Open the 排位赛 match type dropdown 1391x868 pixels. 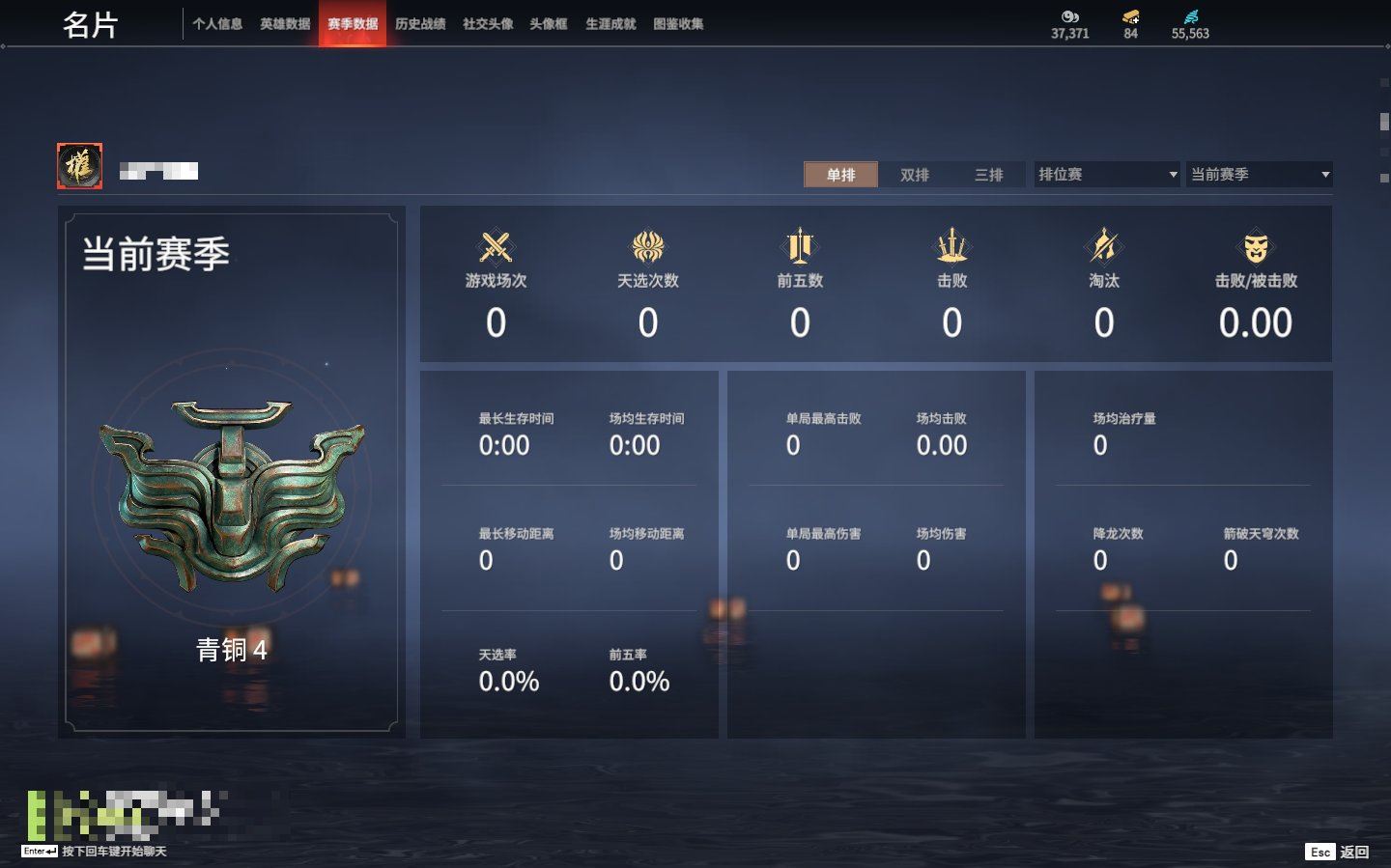tap(1107, 175)
